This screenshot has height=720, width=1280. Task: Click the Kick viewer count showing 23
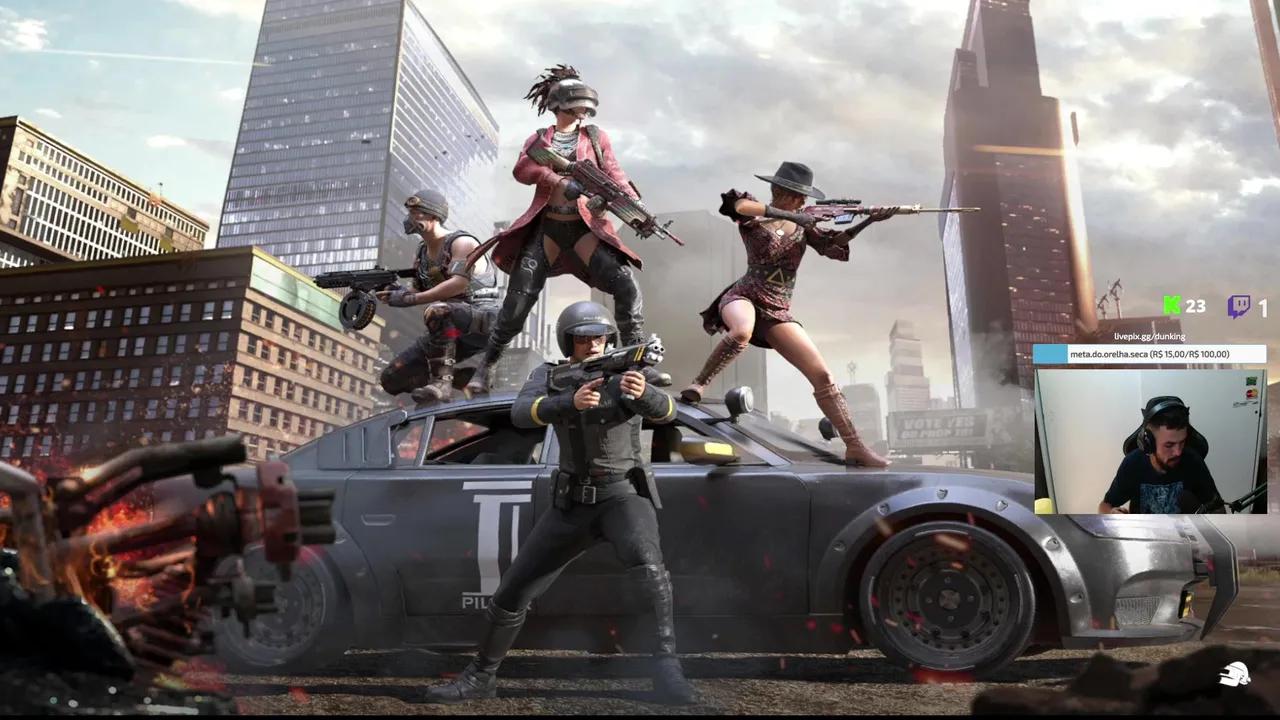[1195, 306]
